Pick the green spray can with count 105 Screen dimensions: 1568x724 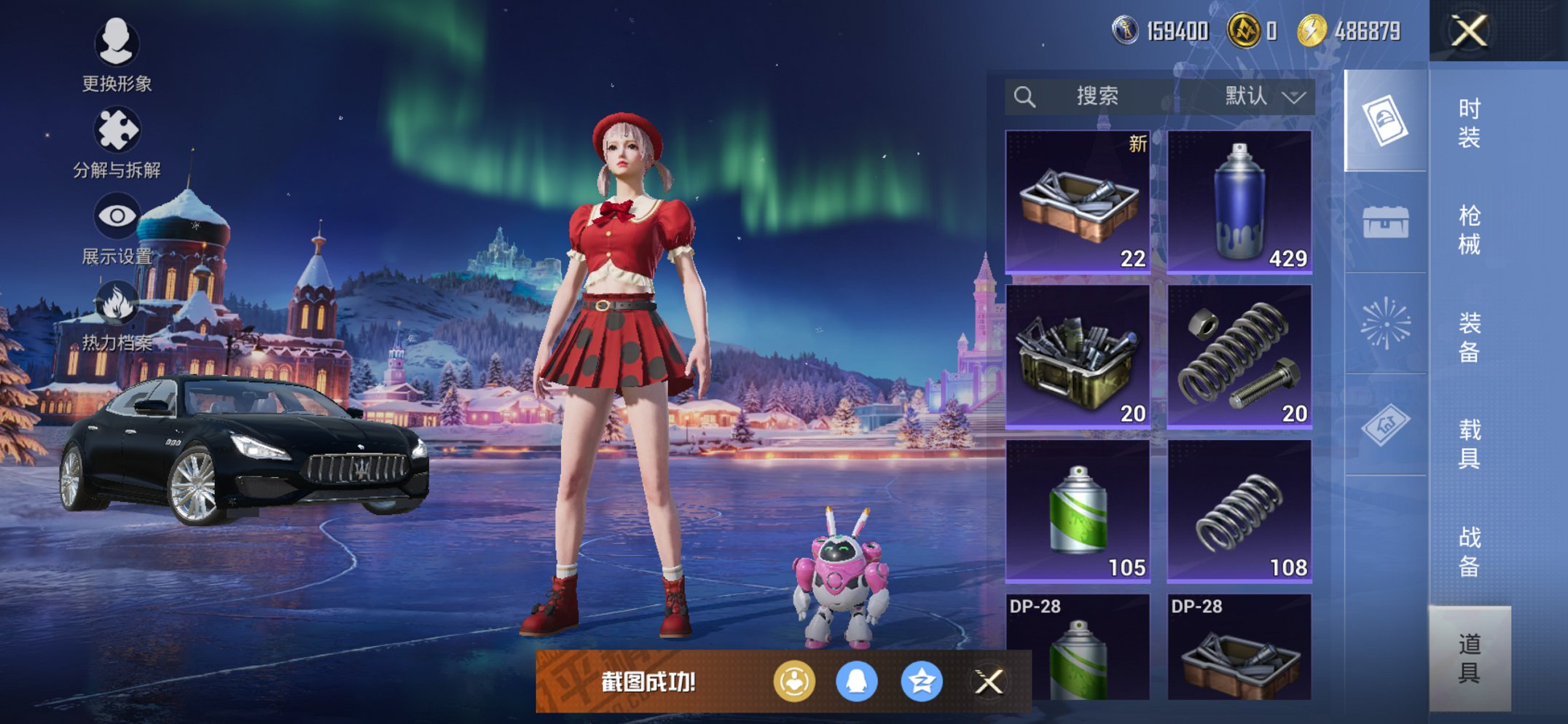click(x=1078, y=511)
